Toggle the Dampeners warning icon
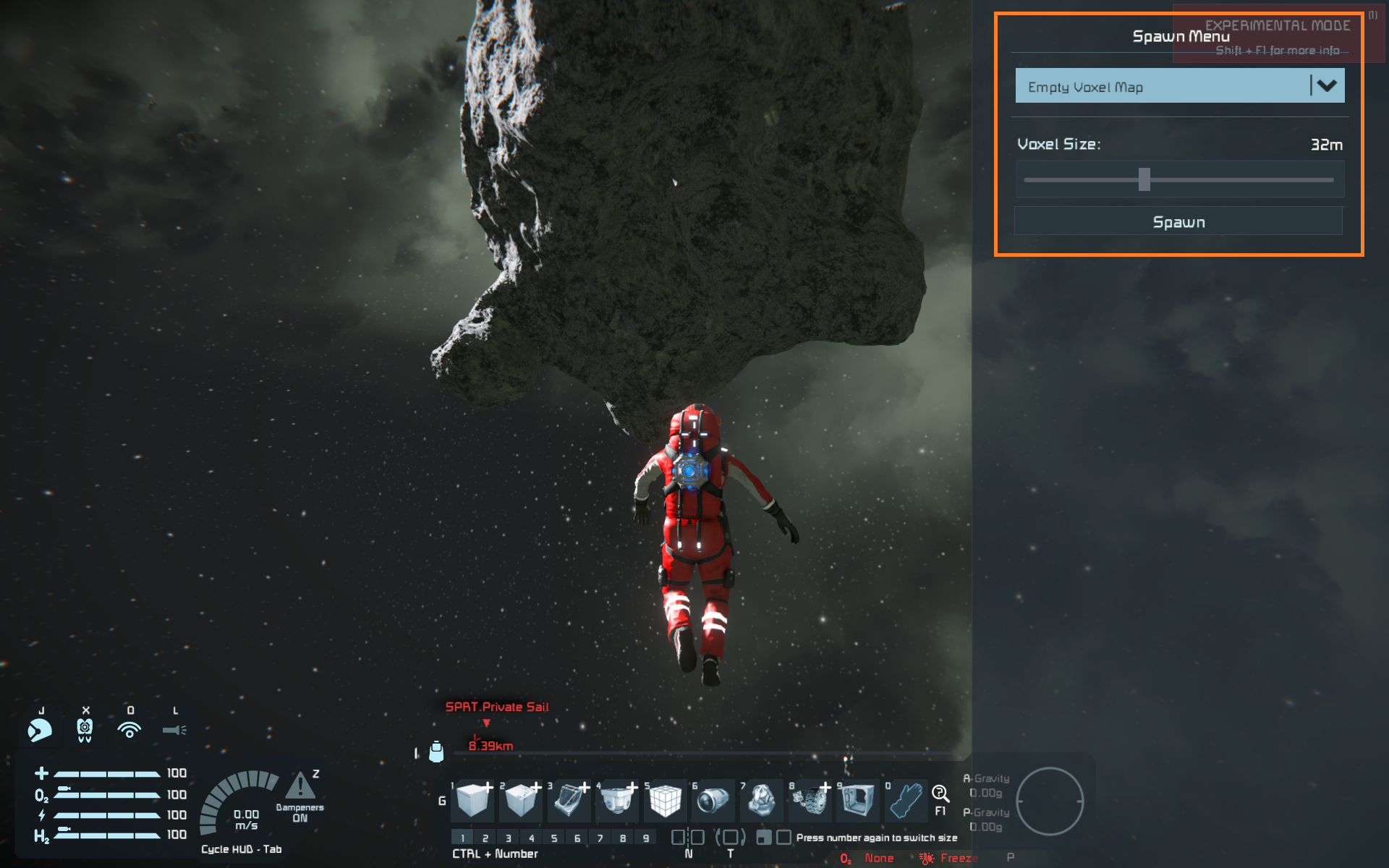 tap(300, 786)
